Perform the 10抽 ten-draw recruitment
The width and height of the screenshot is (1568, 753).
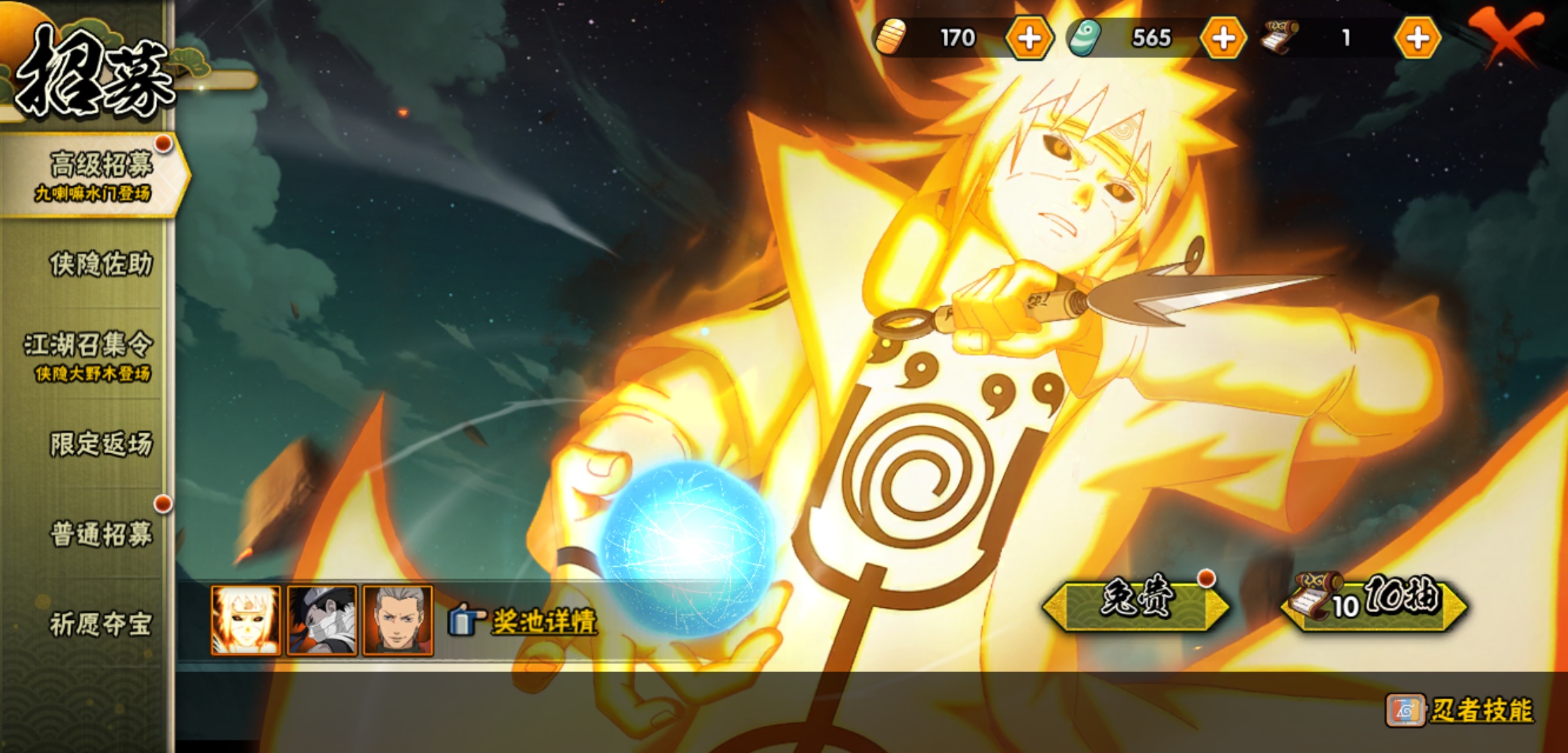1375,602
